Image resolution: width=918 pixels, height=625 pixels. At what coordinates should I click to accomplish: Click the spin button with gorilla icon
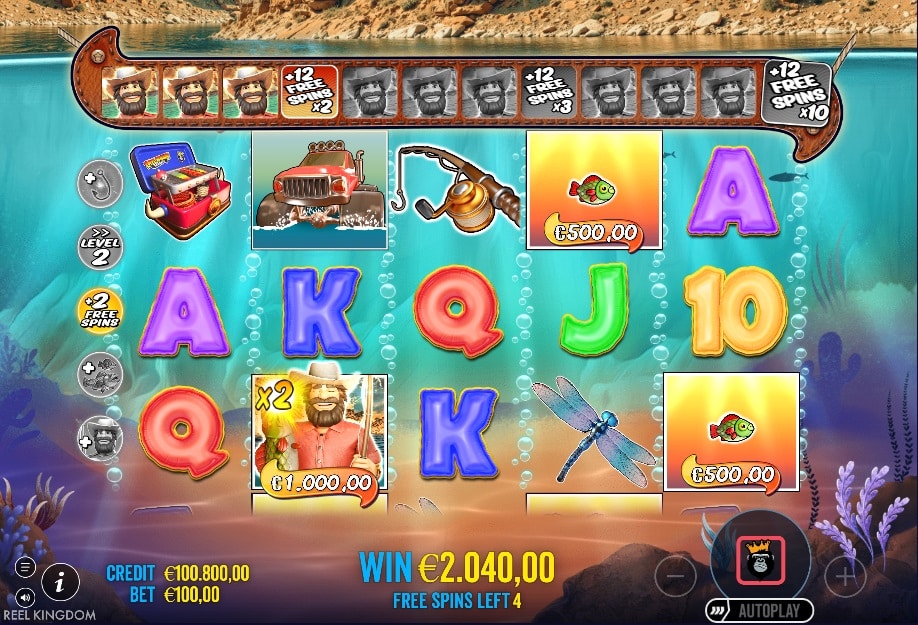[x=761, y=560]
